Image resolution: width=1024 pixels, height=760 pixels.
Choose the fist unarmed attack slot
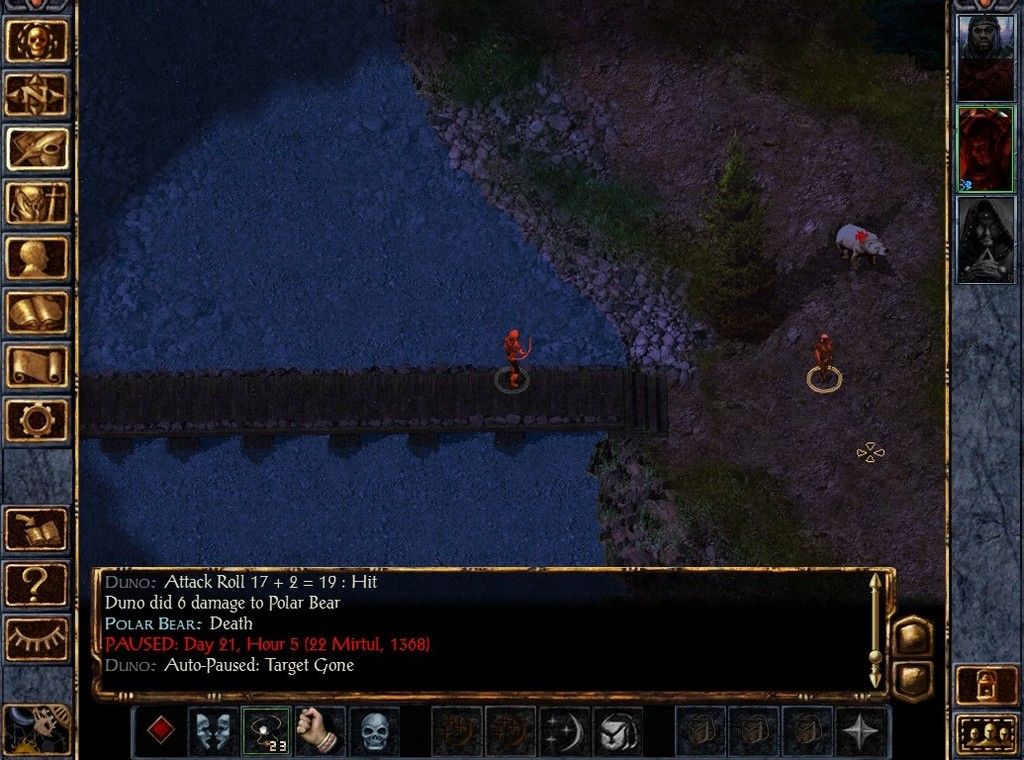pyautogui.click(x=320, y=731)
